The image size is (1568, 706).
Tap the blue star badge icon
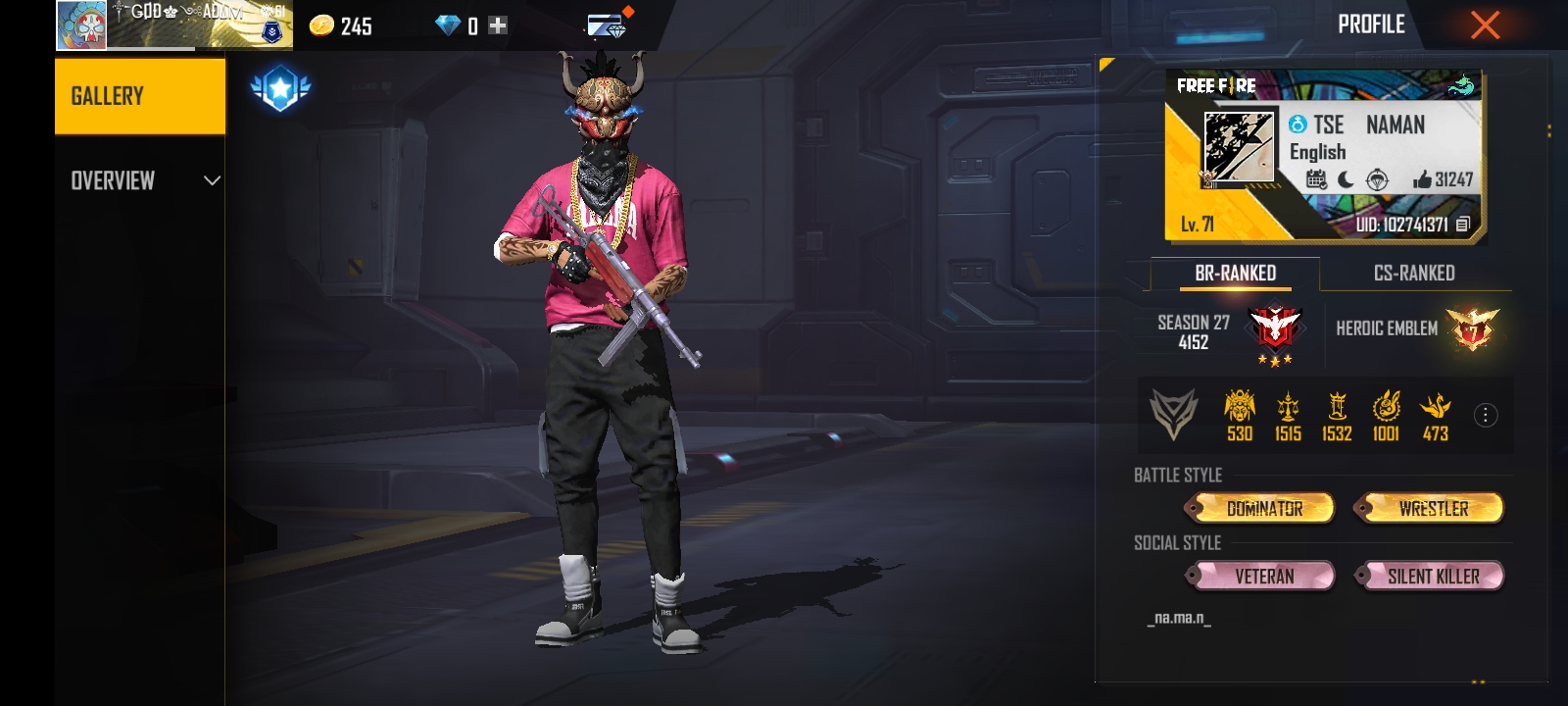pos(280,89)
